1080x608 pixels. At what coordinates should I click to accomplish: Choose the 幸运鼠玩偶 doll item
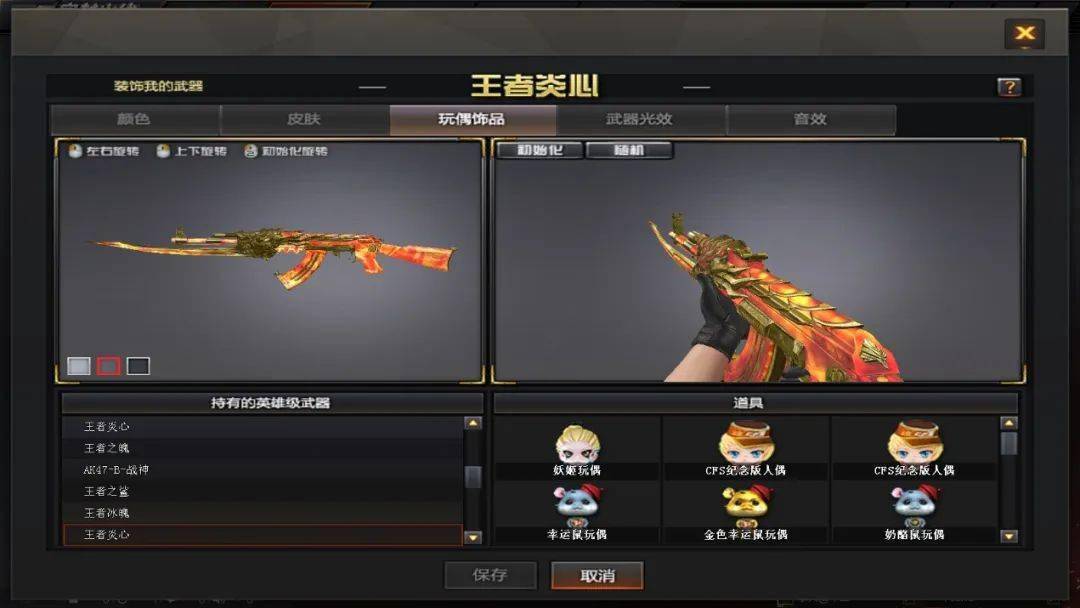[577, 510]
